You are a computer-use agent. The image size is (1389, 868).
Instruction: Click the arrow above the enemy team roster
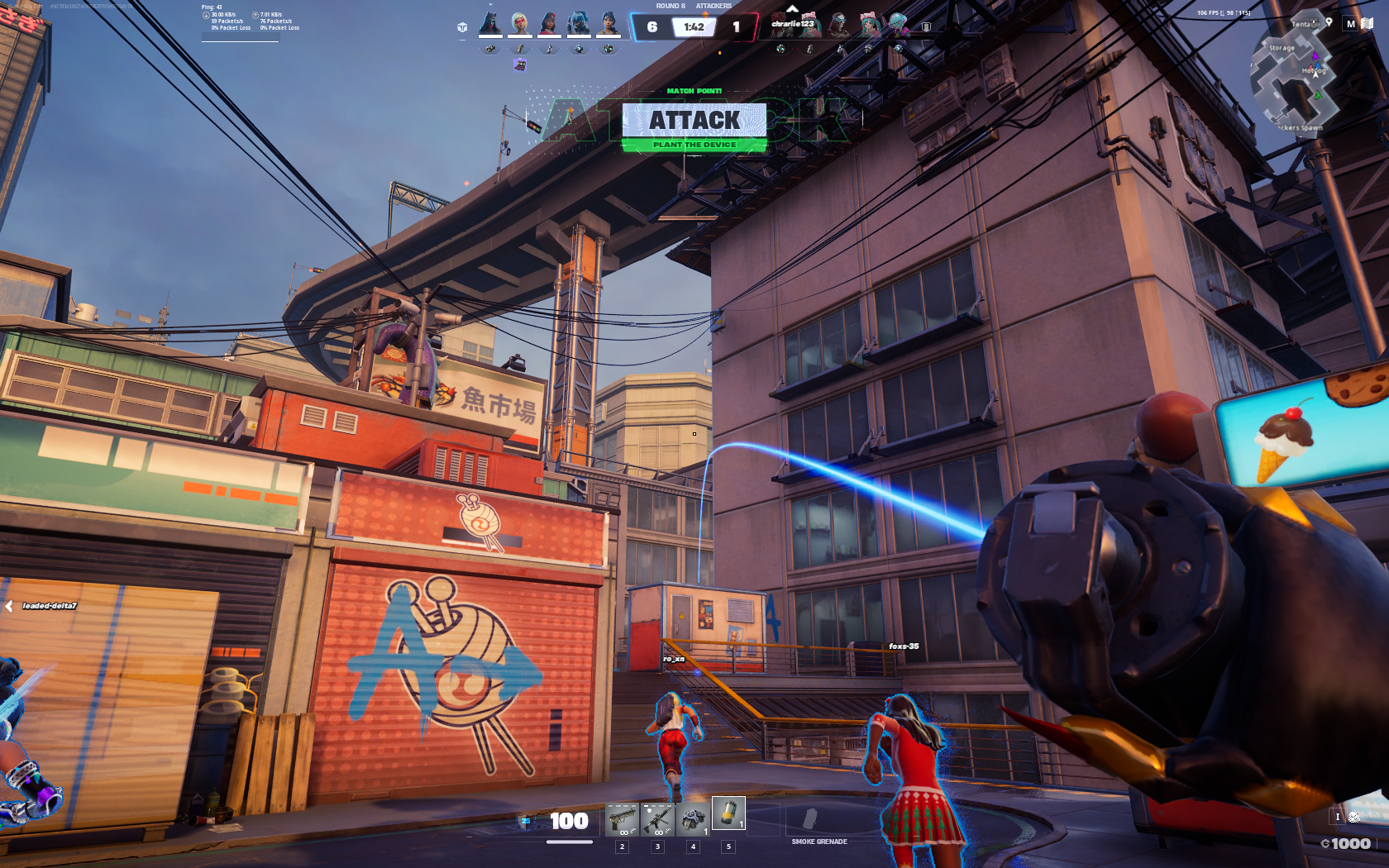click(x=792, y=9)
